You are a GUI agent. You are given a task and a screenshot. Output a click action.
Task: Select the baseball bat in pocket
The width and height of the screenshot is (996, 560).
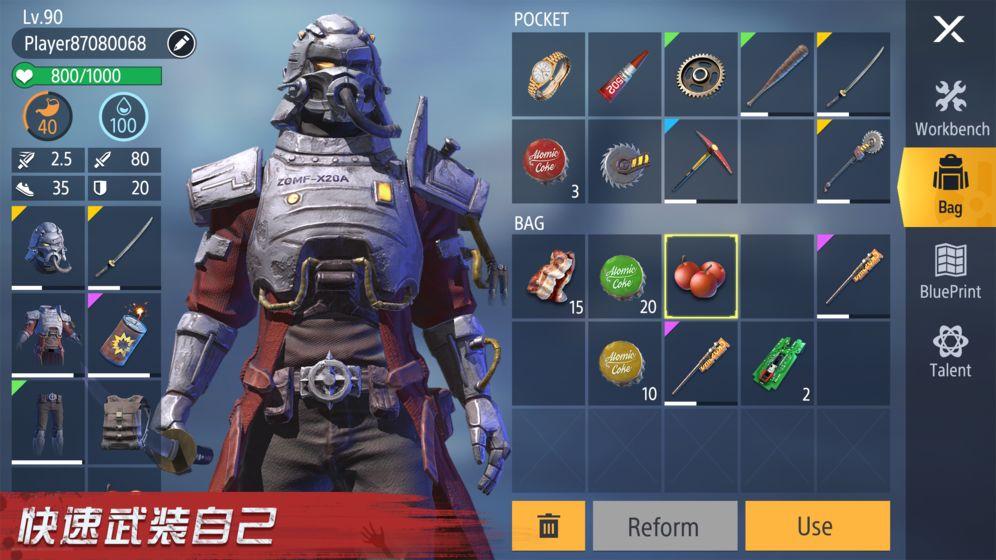777,73
